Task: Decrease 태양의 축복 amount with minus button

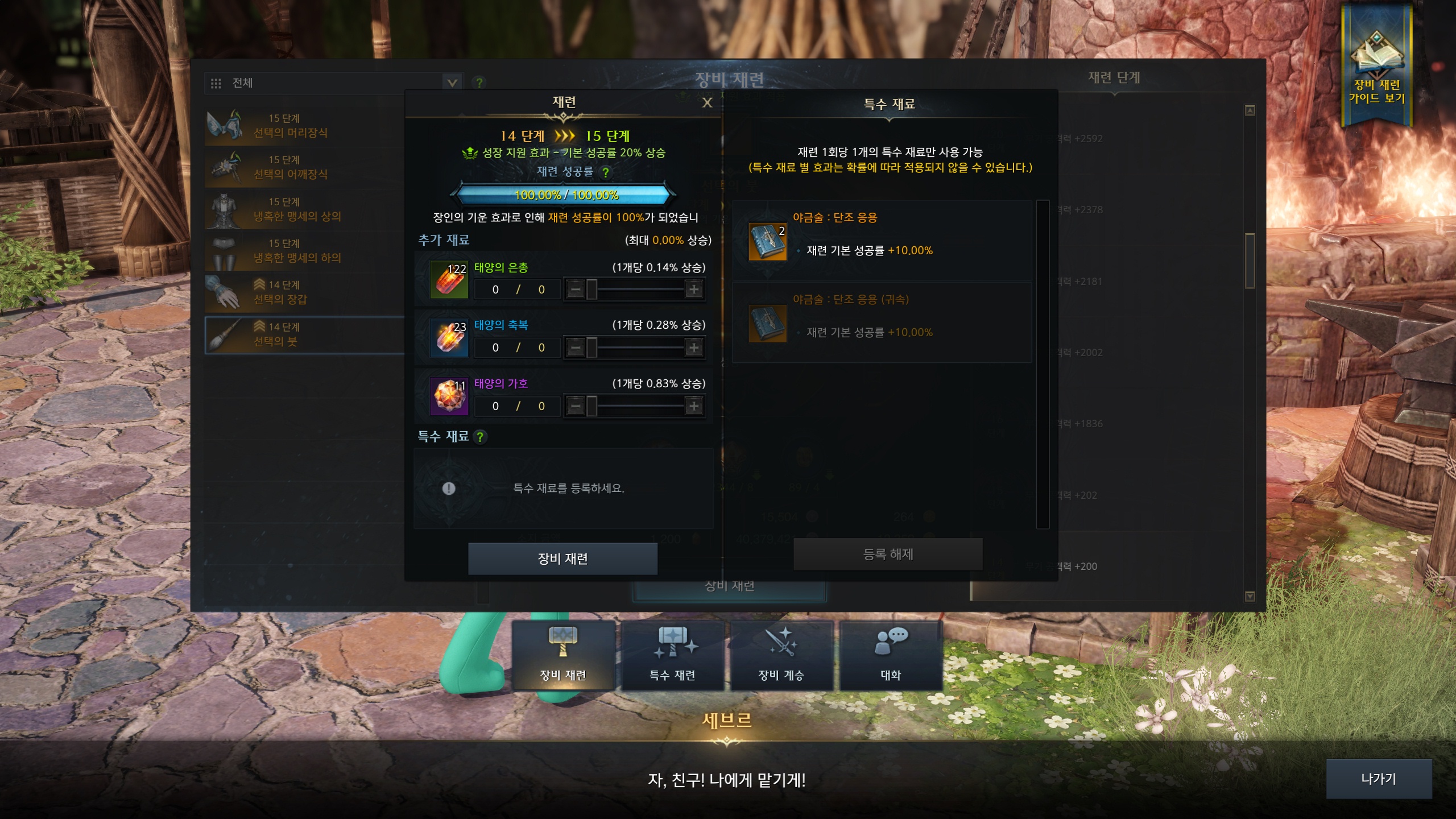Action: pyautogui.click(x=576, y=348)
